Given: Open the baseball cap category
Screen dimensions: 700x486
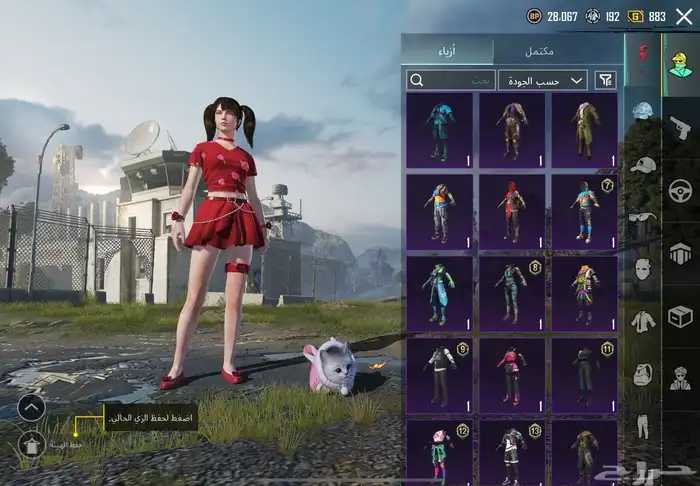Looking at the screenshot, I should [642, 164].
